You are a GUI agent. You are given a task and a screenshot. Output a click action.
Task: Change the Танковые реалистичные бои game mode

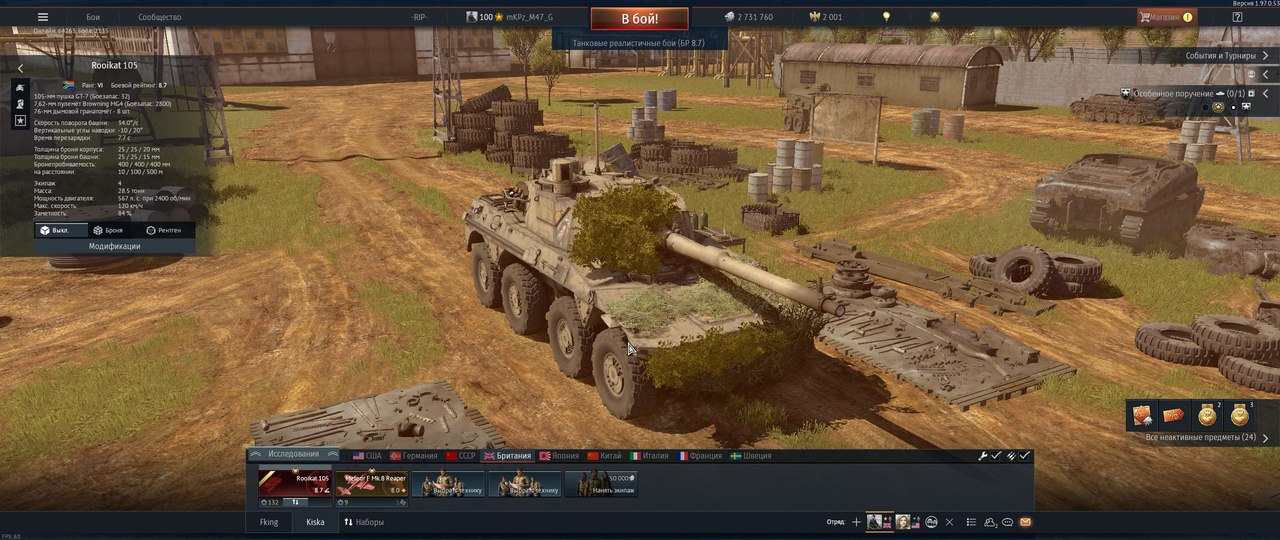639,43
